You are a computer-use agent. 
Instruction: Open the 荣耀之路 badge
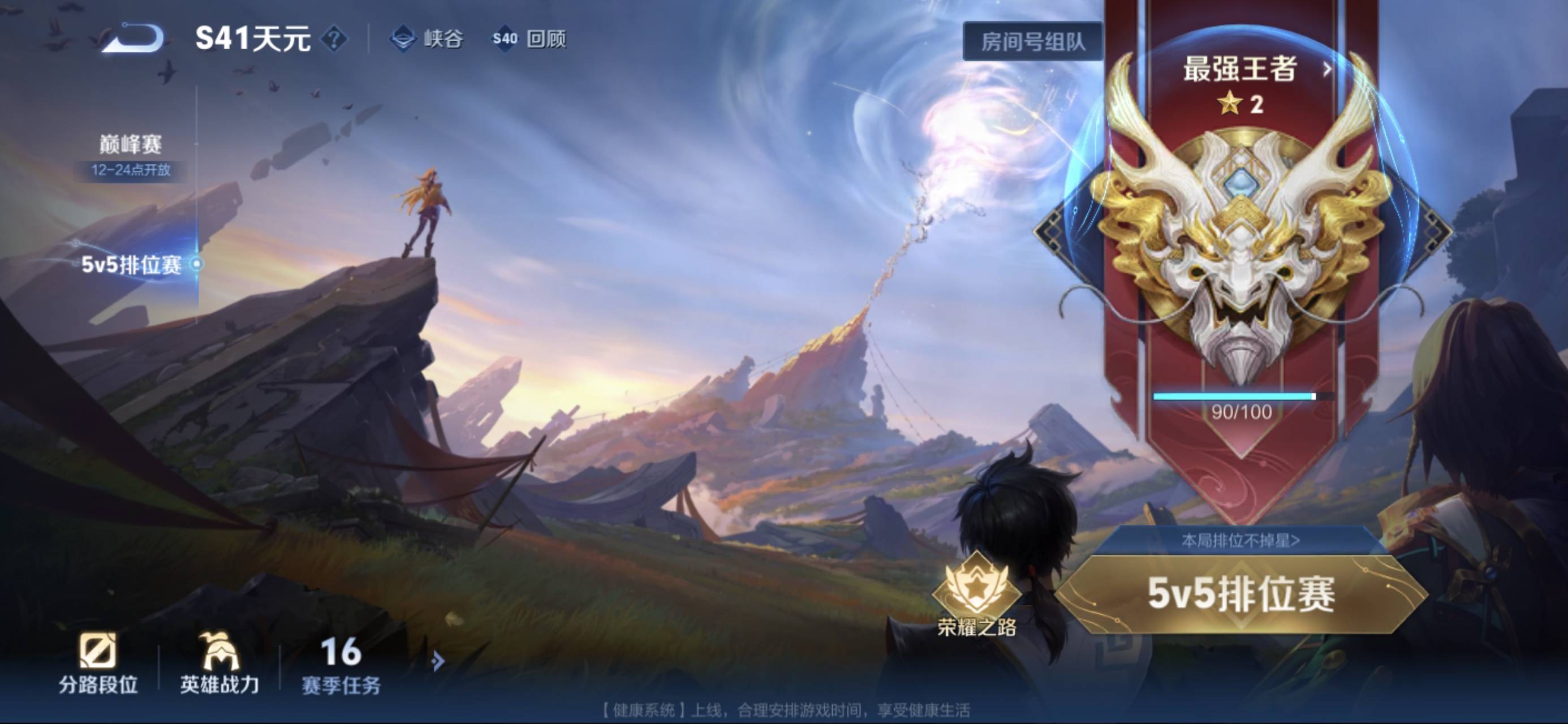pyautogui.click(x=976, y=594)
